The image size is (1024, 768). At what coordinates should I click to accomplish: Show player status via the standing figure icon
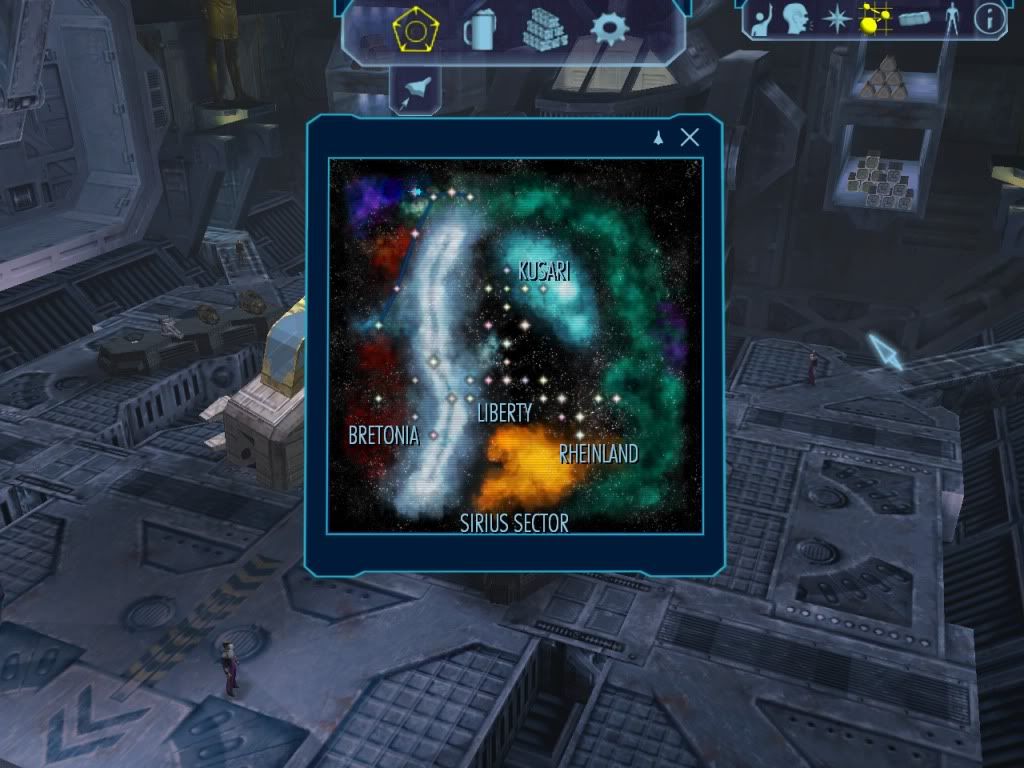pyautogui.click(x=952, y=19)
